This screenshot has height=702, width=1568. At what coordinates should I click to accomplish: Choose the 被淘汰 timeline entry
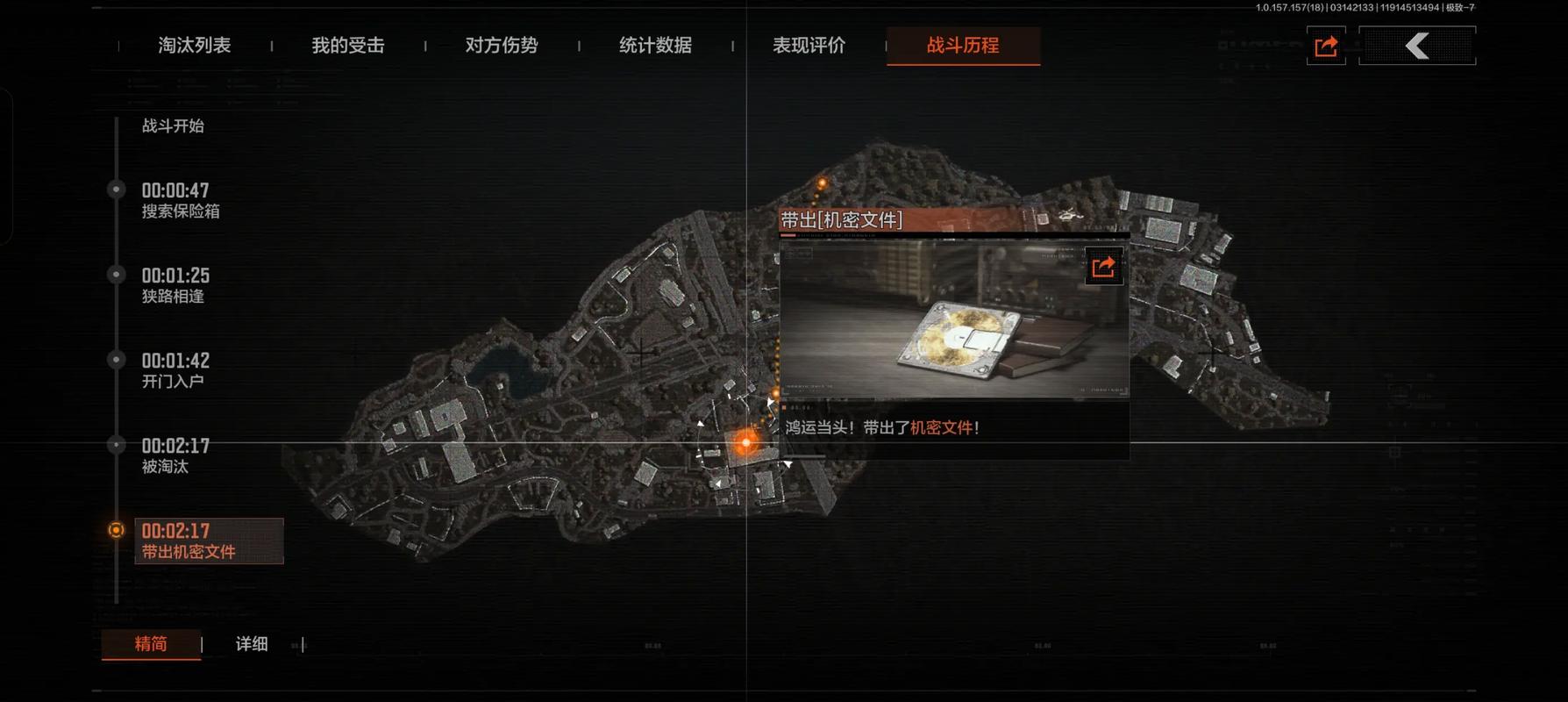tap(175, 455)
